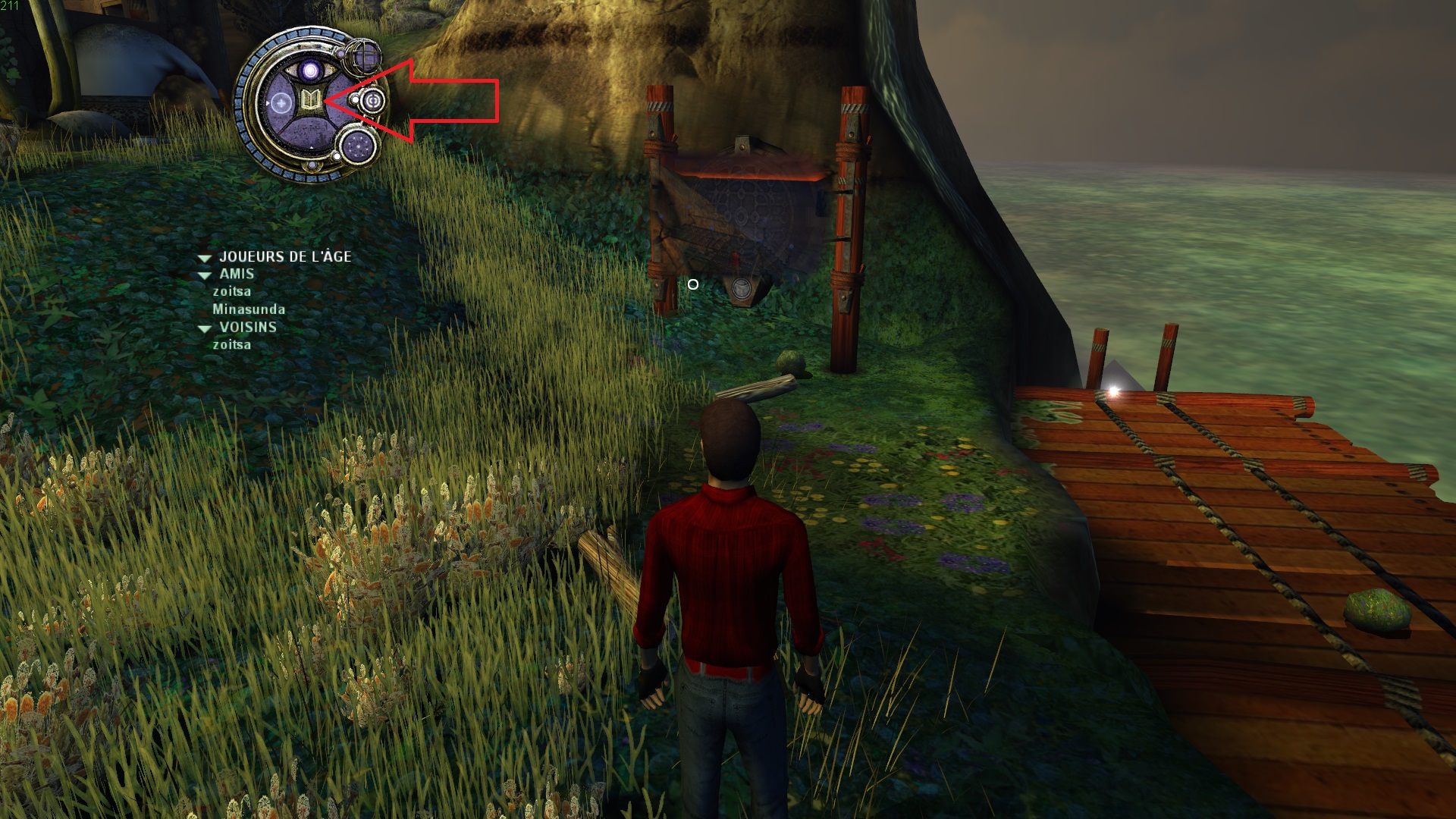Collapse the JOUEURS DE L'ÂGE list
Screen dimensions: 1456x819
coord(204,258)
